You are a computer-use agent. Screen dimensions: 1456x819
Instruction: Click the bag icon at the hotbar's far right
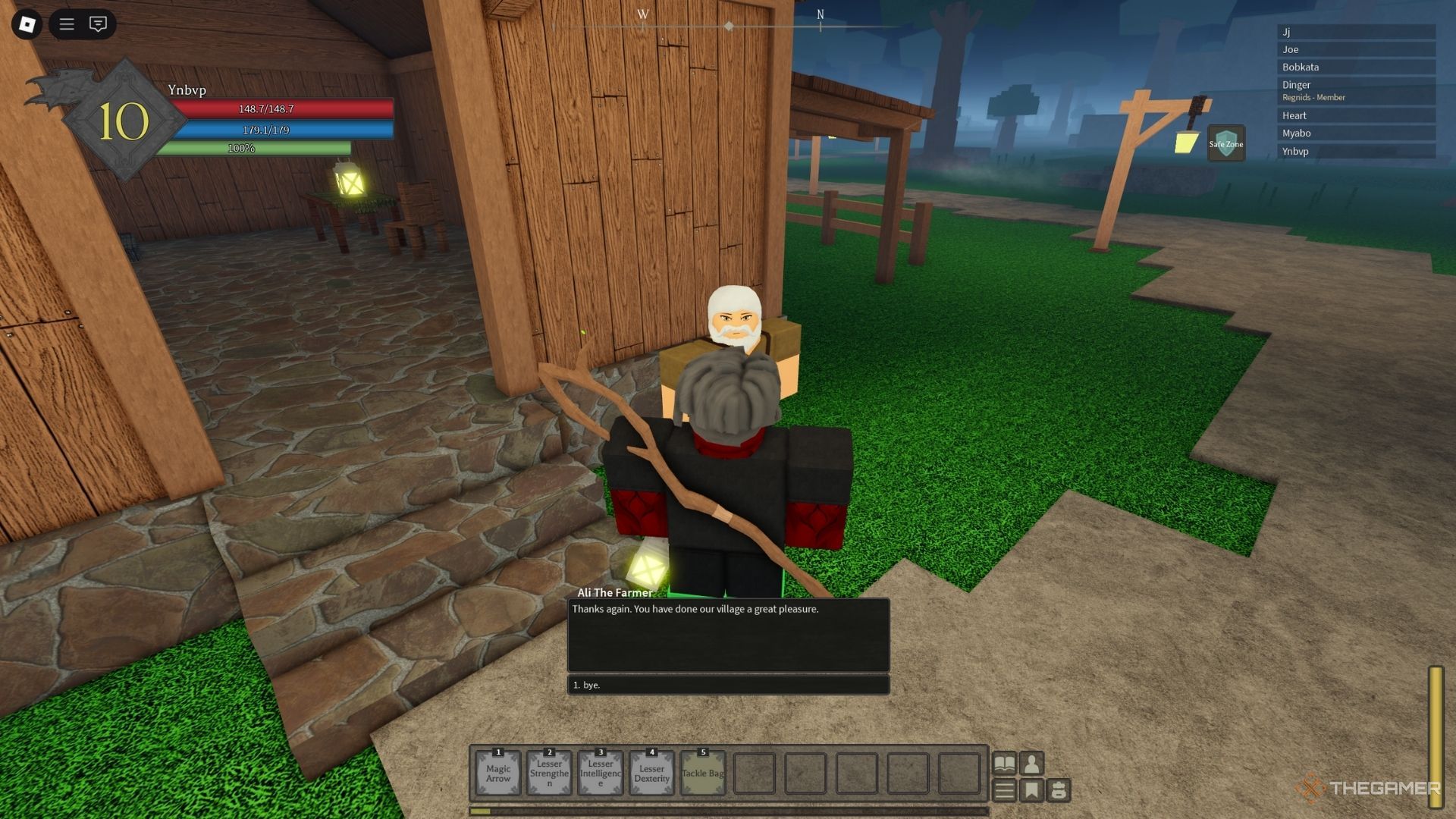click(x=1059, y=789)
